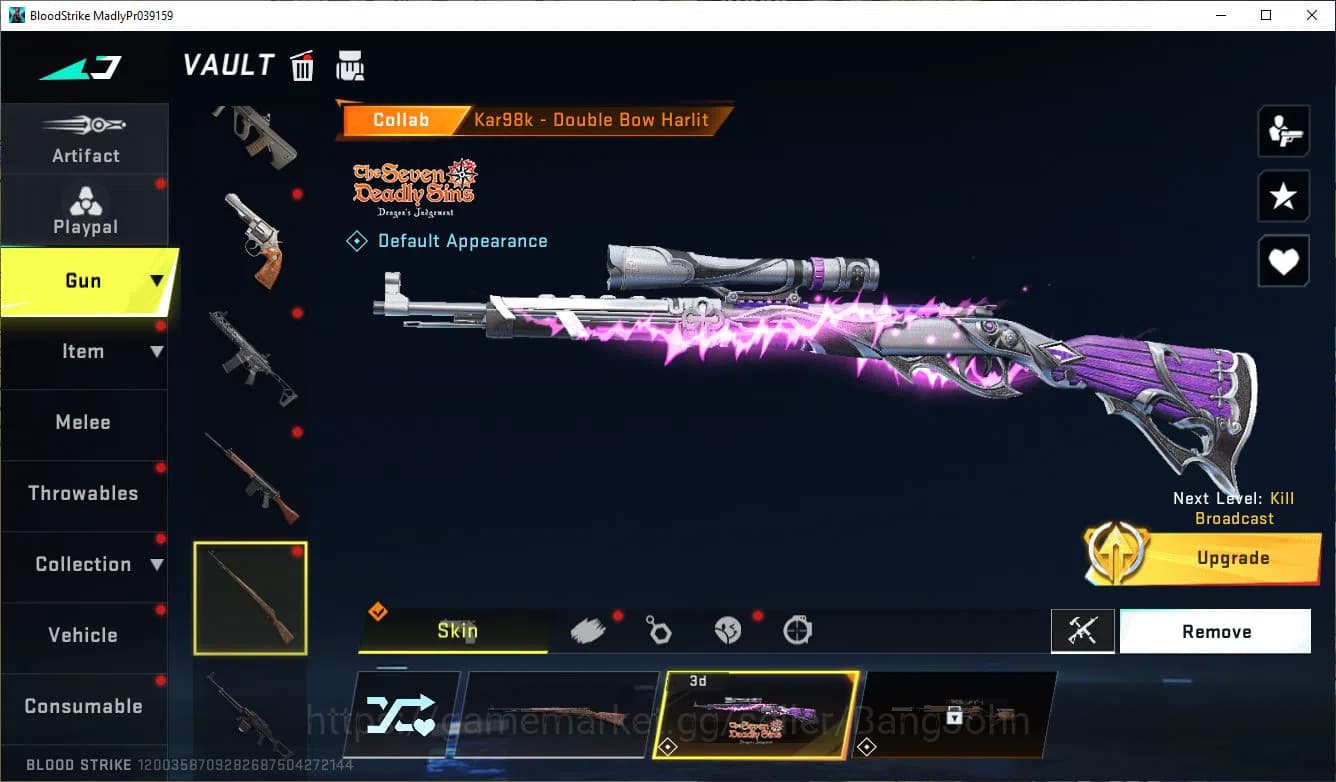Select the charm attachment icon
This screenshot has height=782, width=1336.
(x=659, y=628)
